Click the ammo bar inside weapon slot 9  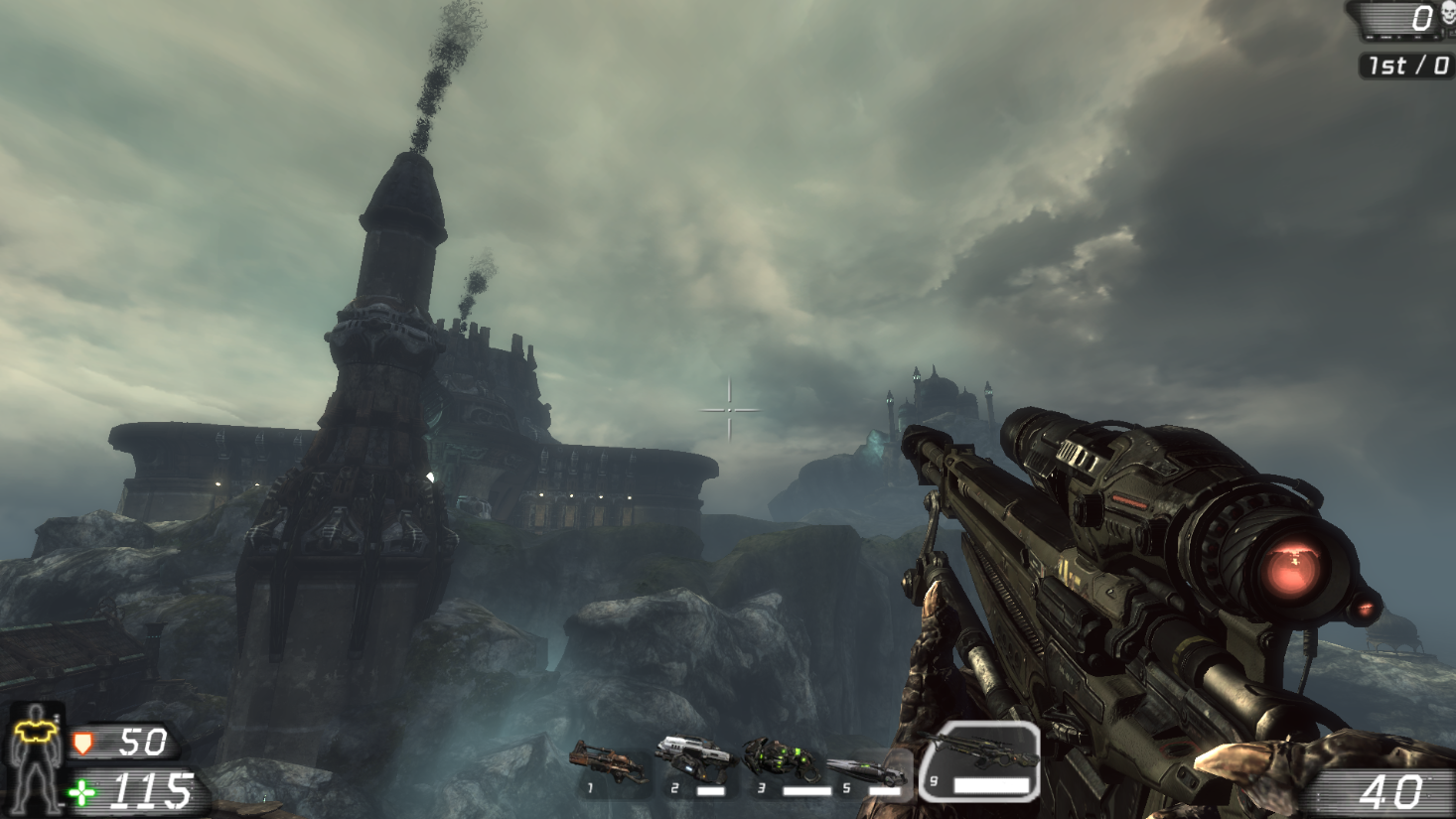(x=992, y=785)
